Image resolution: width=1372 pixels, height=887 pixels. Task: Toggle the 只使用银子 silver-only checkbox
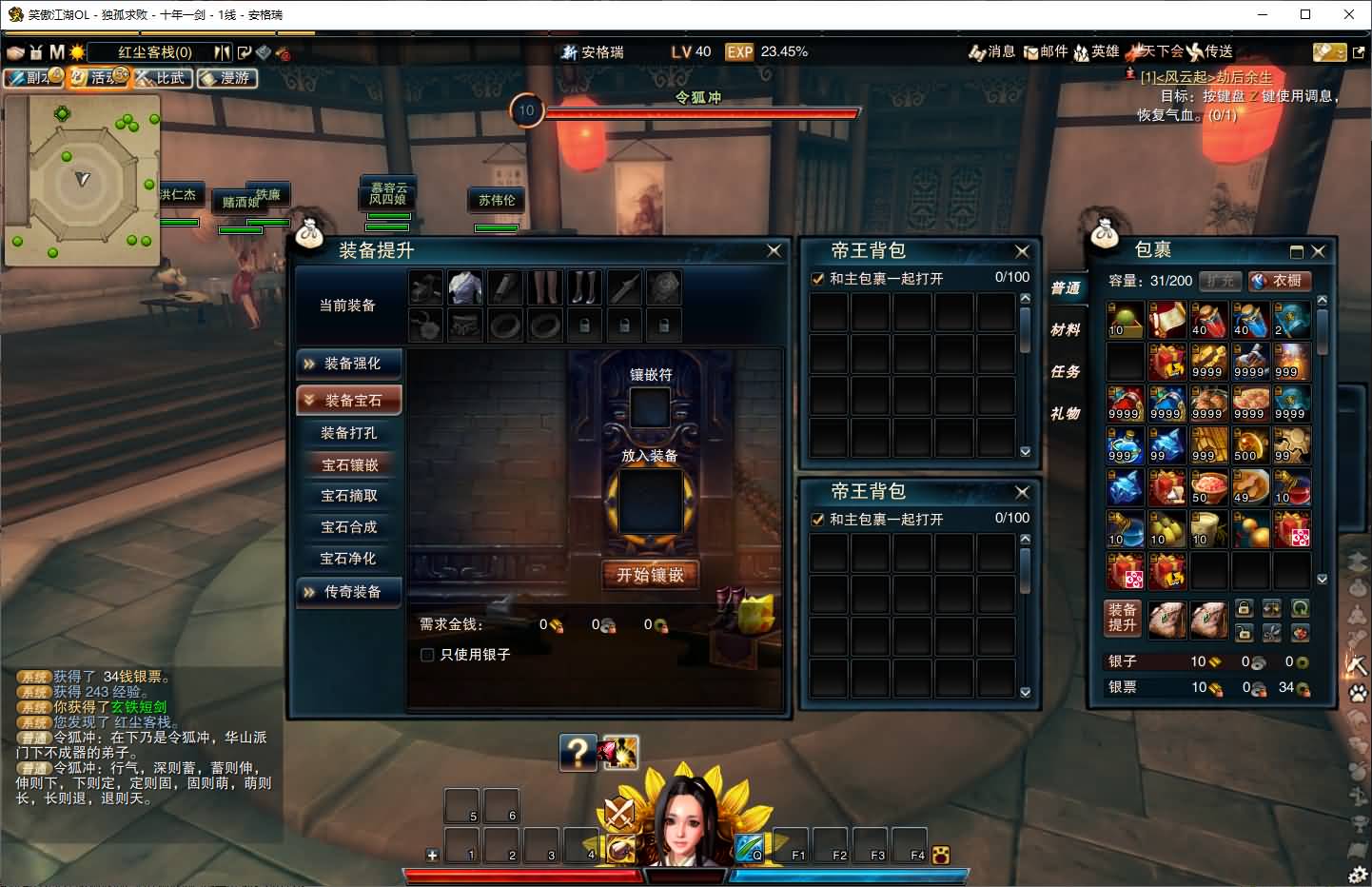pyautogui.click(x=427, y=655)
